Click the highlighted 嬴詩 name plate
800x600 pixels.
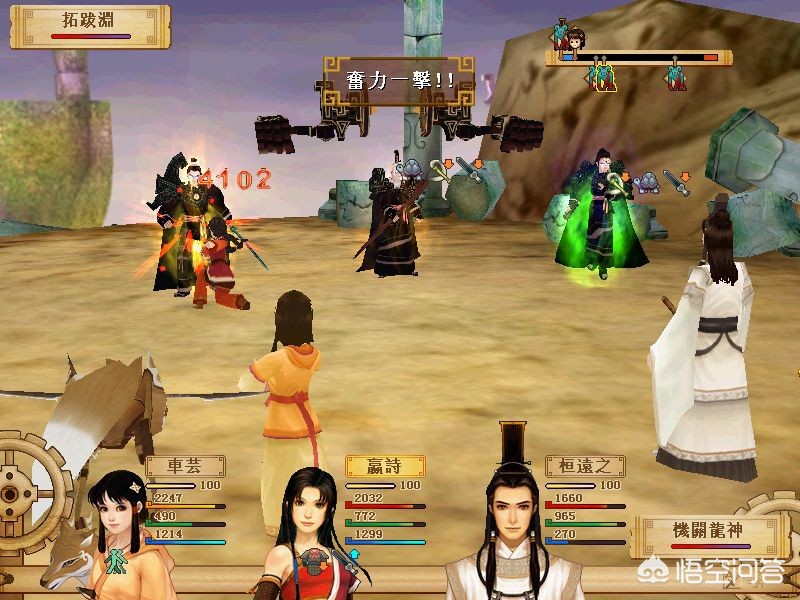click(x=385, y=466)
